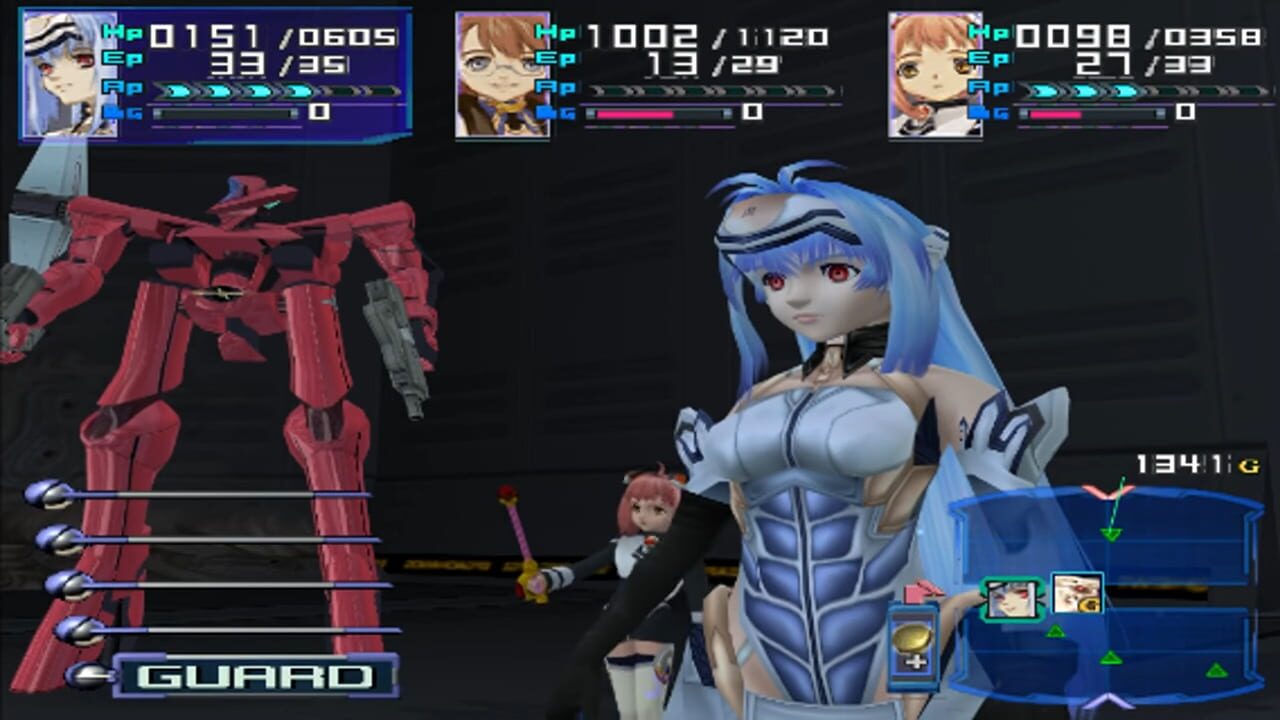Click the yellow G currency symbol beside 1341
This screenshot has height=720, width=1280.
coord(1249,465)
